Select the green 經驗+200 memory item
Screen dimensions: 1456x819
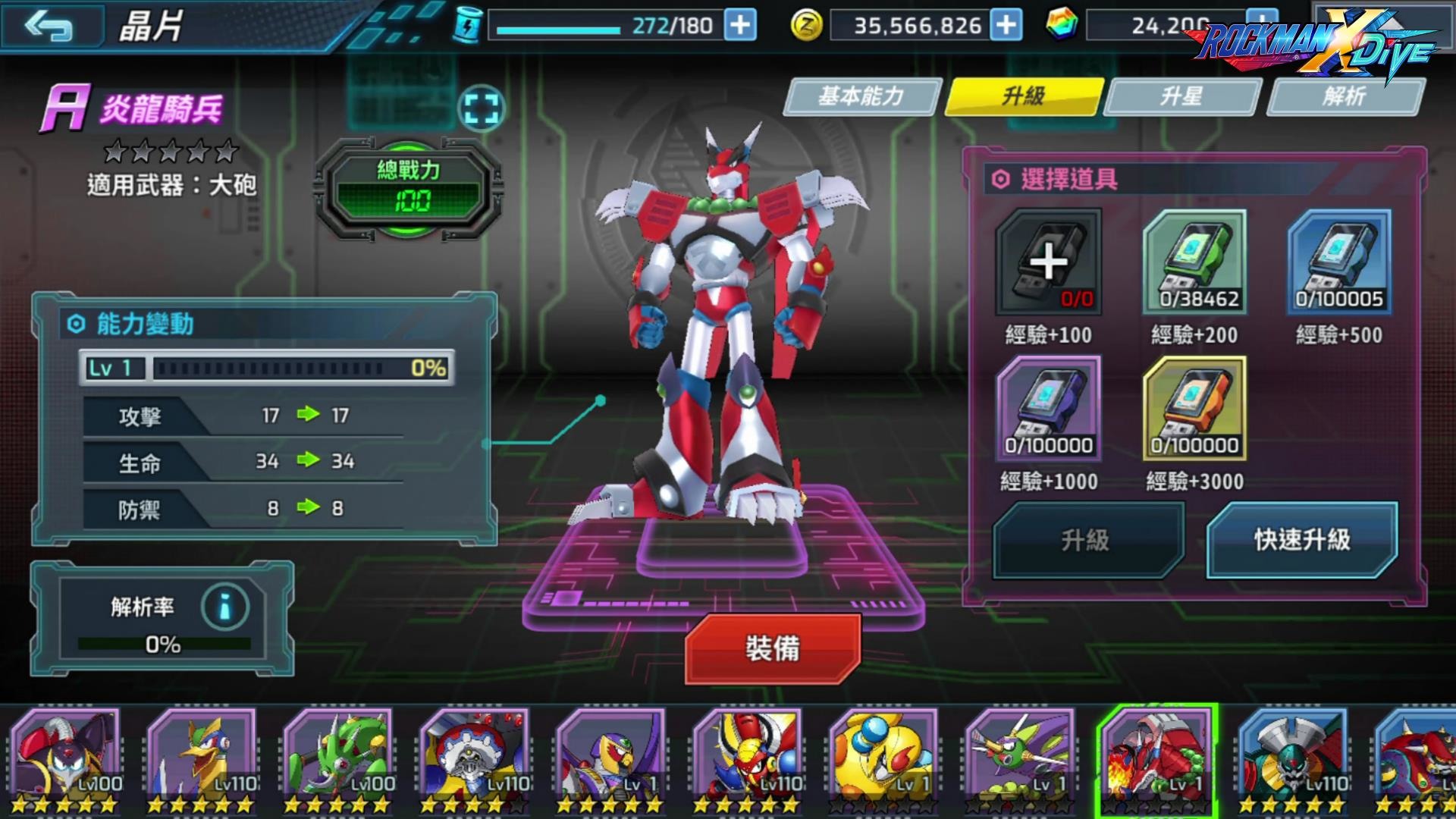[x=1196, y=262]
